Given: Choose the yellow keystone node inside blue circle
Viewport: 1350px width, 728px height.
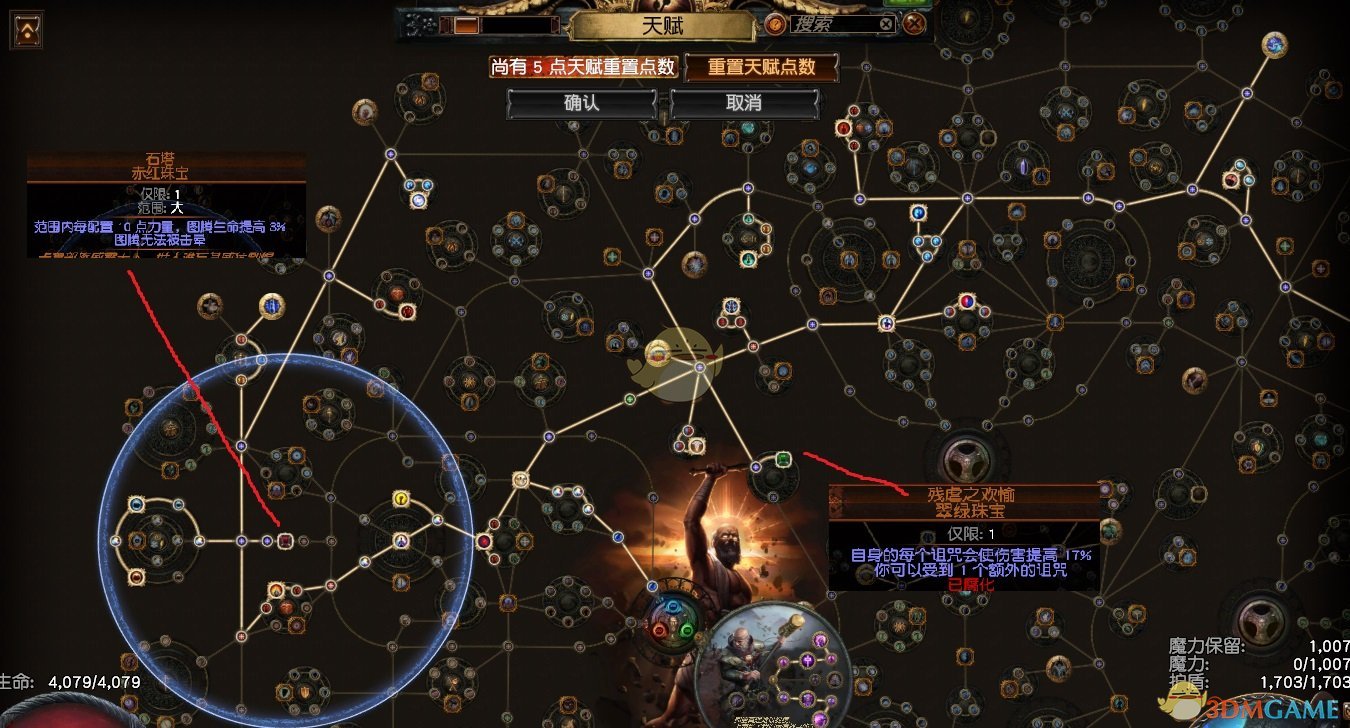Looking at the screenshot, I should 402,498.
